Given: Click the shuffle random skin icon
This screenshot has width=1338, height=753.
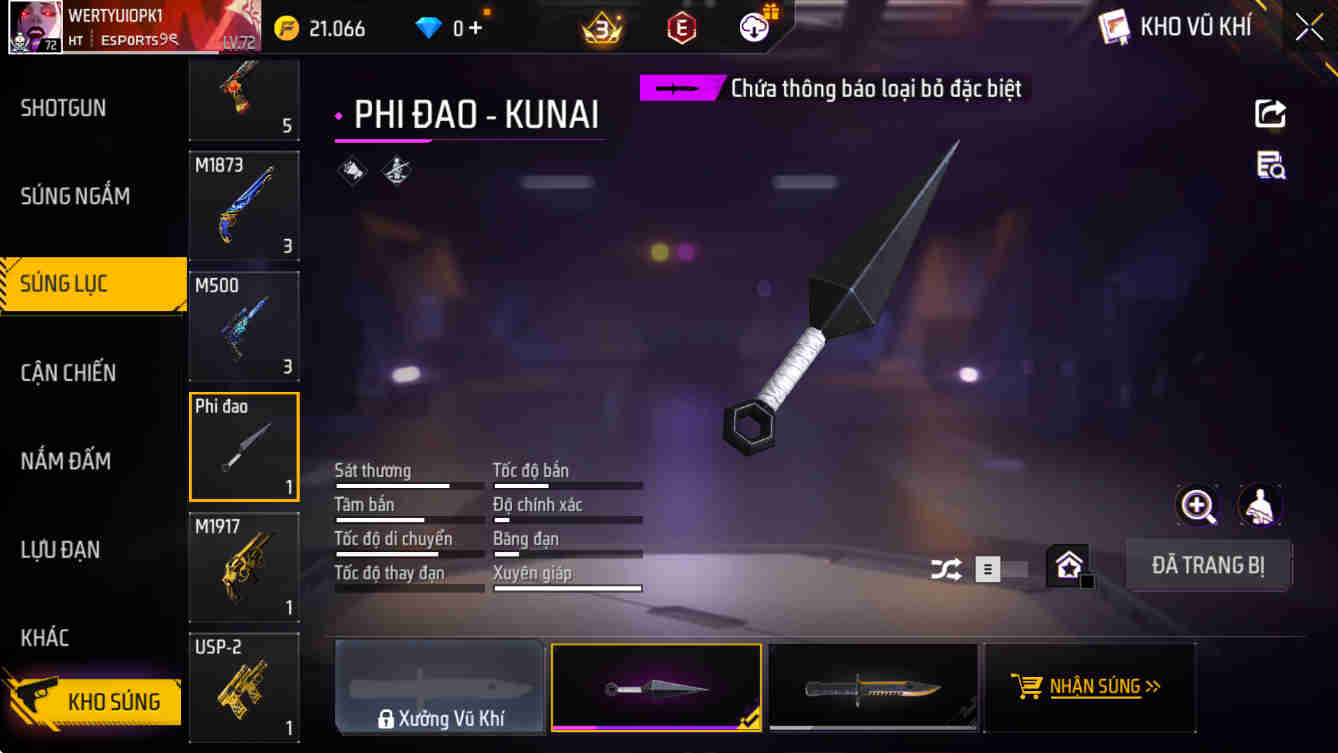Looking at the screenshot, I should tap(944, 566).
